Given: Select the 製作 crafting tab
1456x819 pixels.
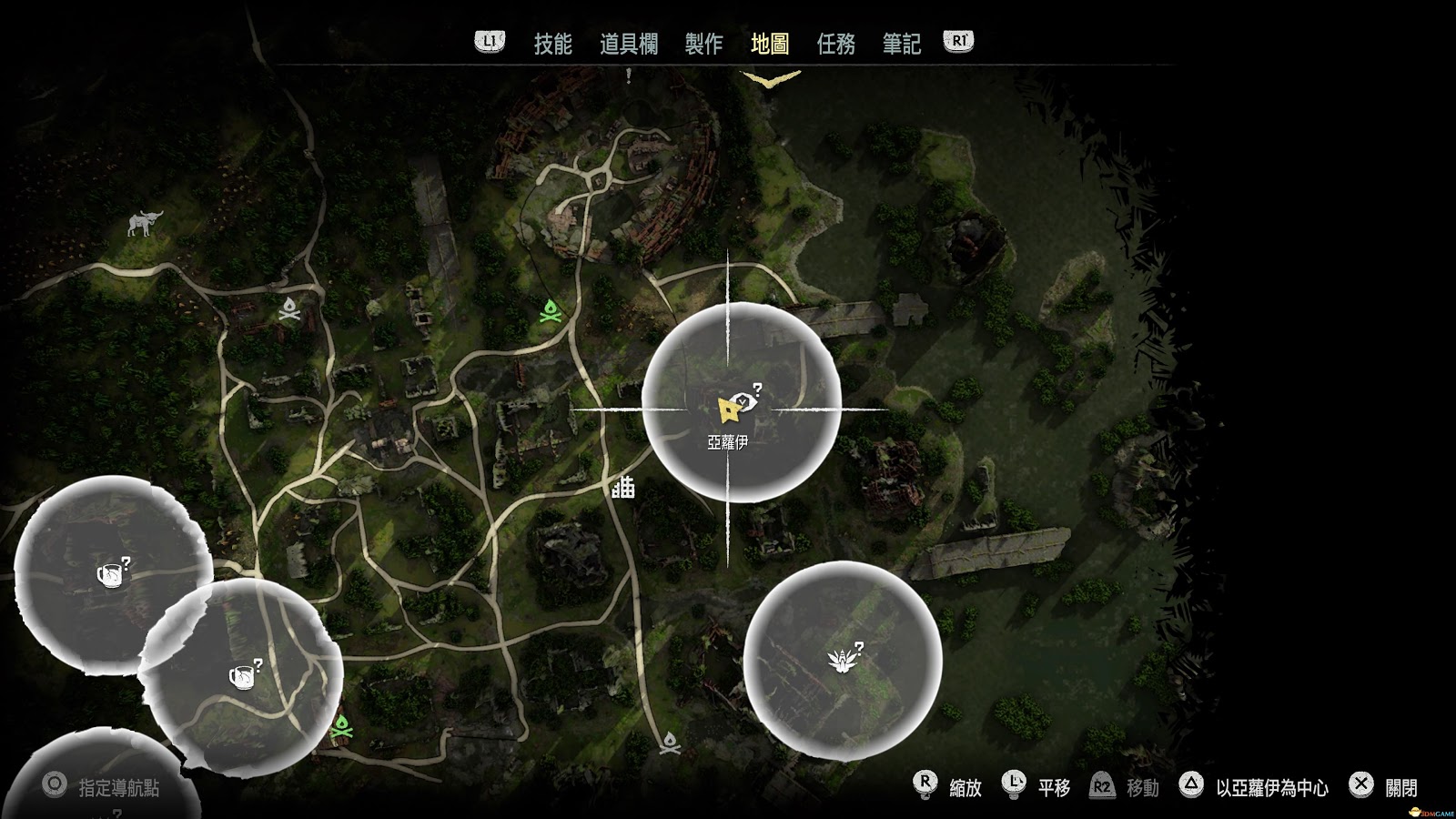Looking at the screenshot, I should click(x=703, y=44).
